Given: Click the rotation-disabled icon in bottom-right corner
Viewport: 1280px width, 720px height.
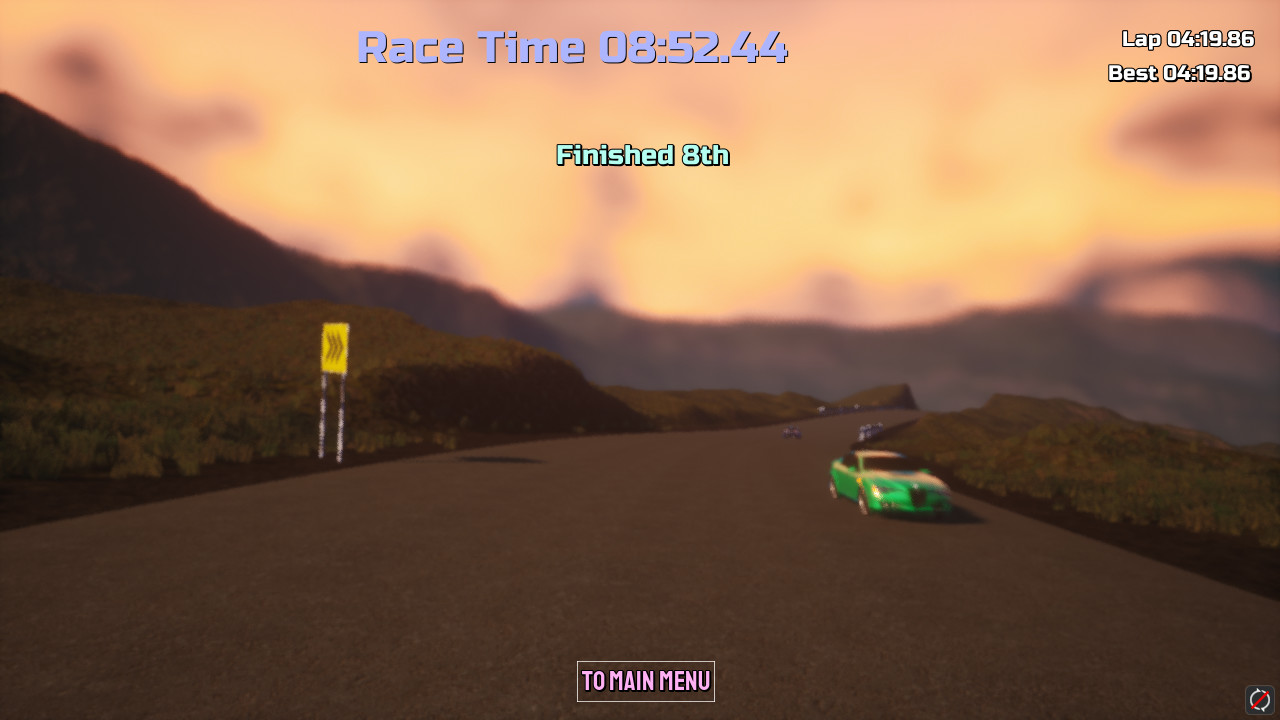Looking at the screenshot, I should 1258,699.
